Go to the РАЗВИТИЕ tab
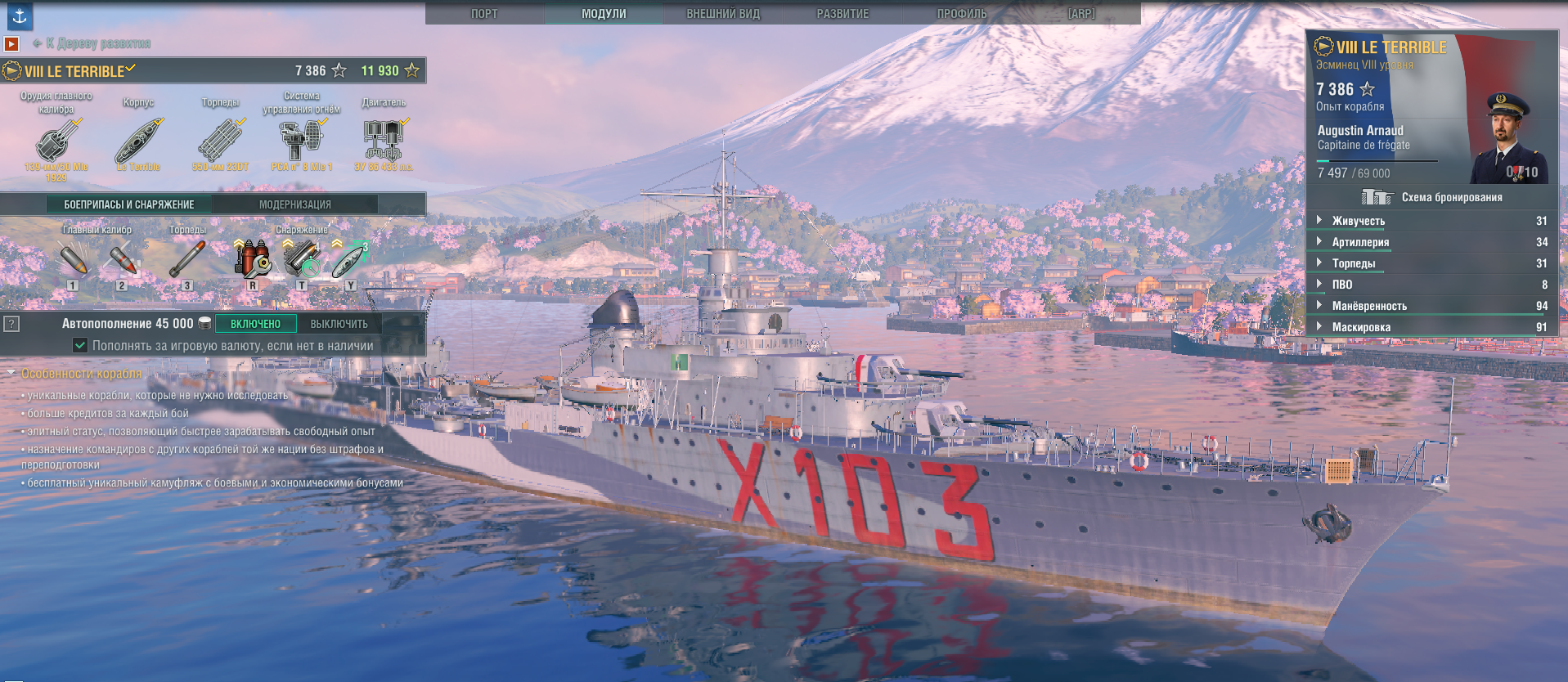 pos(842,14)
